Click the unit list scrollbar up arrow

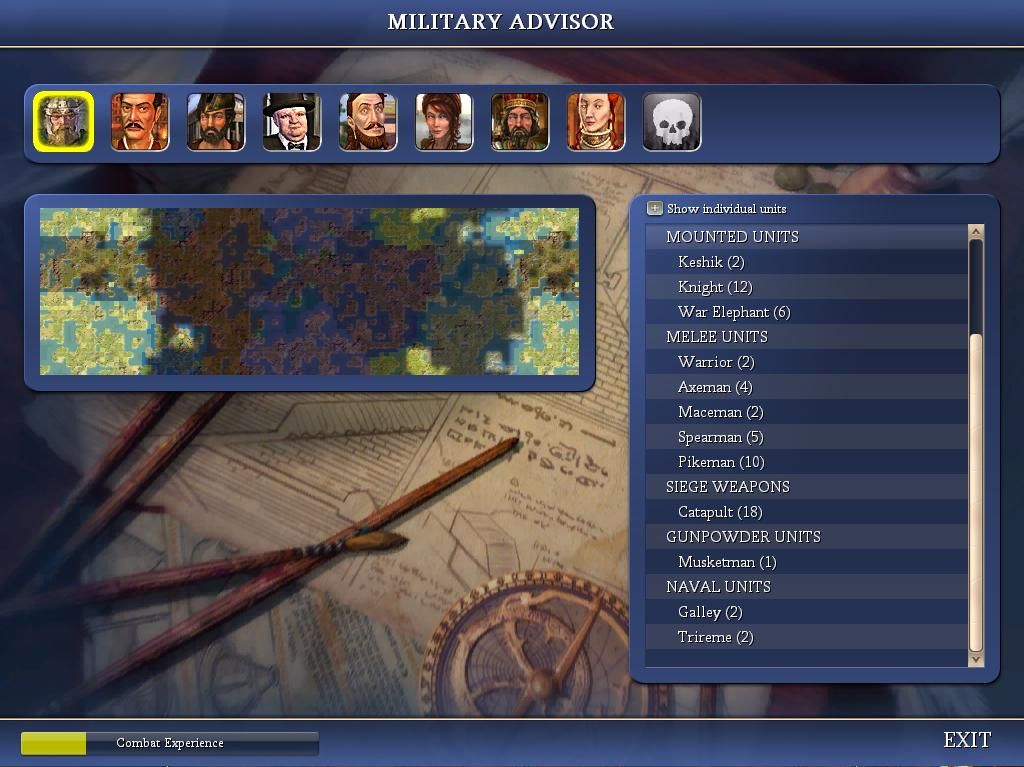(976, 232)
